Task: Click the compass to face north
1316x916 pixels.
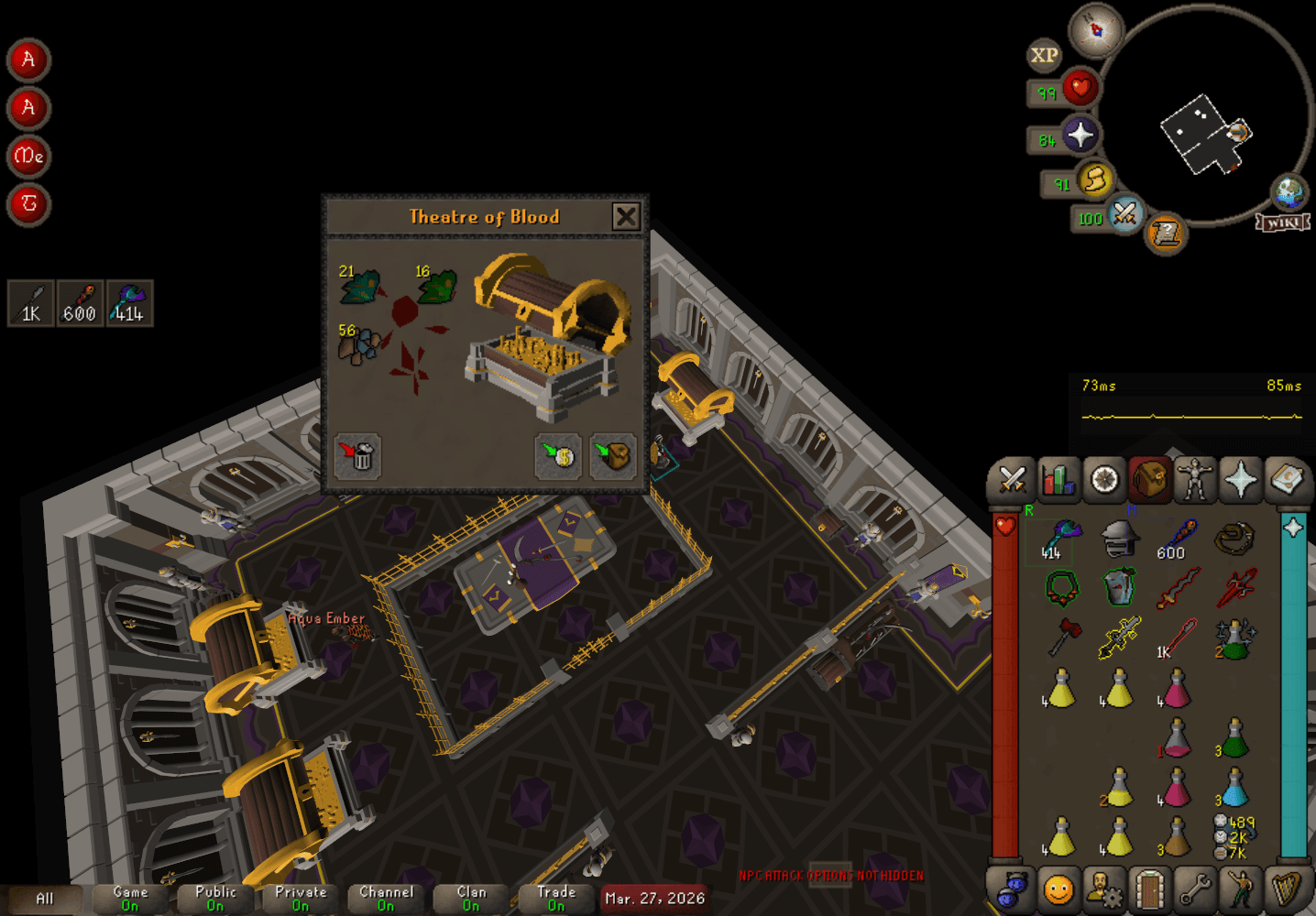Action: tap(1095, 30)
